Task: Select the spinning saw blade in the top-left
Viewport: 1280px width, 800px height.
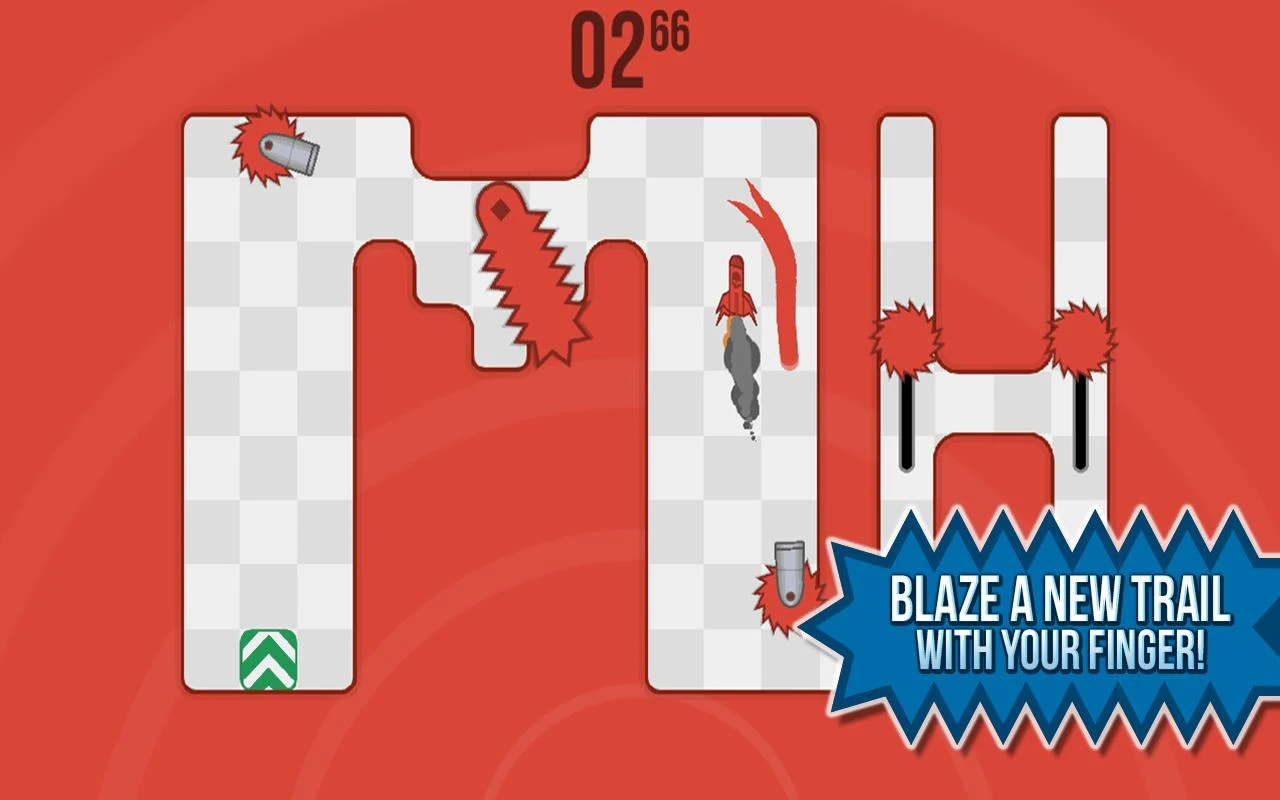Action: (260, 145)
